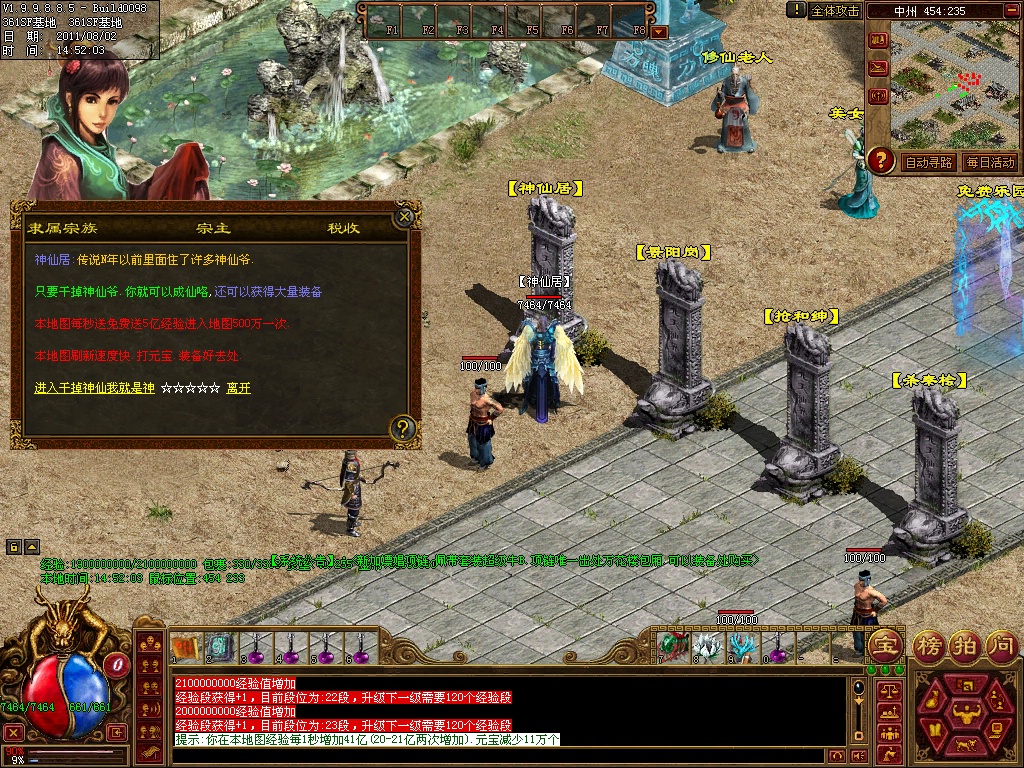Open the dialogue panel's question mark help
Viewport: 1024px width, 768px height.
click(402, 429)
